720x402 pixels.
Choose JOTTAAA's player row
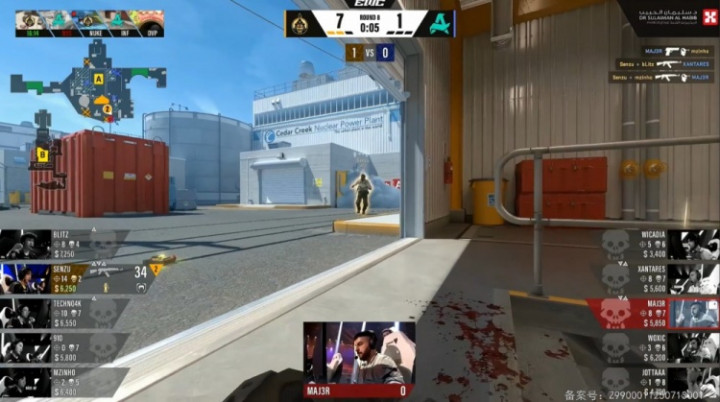[x=658, y=381]
